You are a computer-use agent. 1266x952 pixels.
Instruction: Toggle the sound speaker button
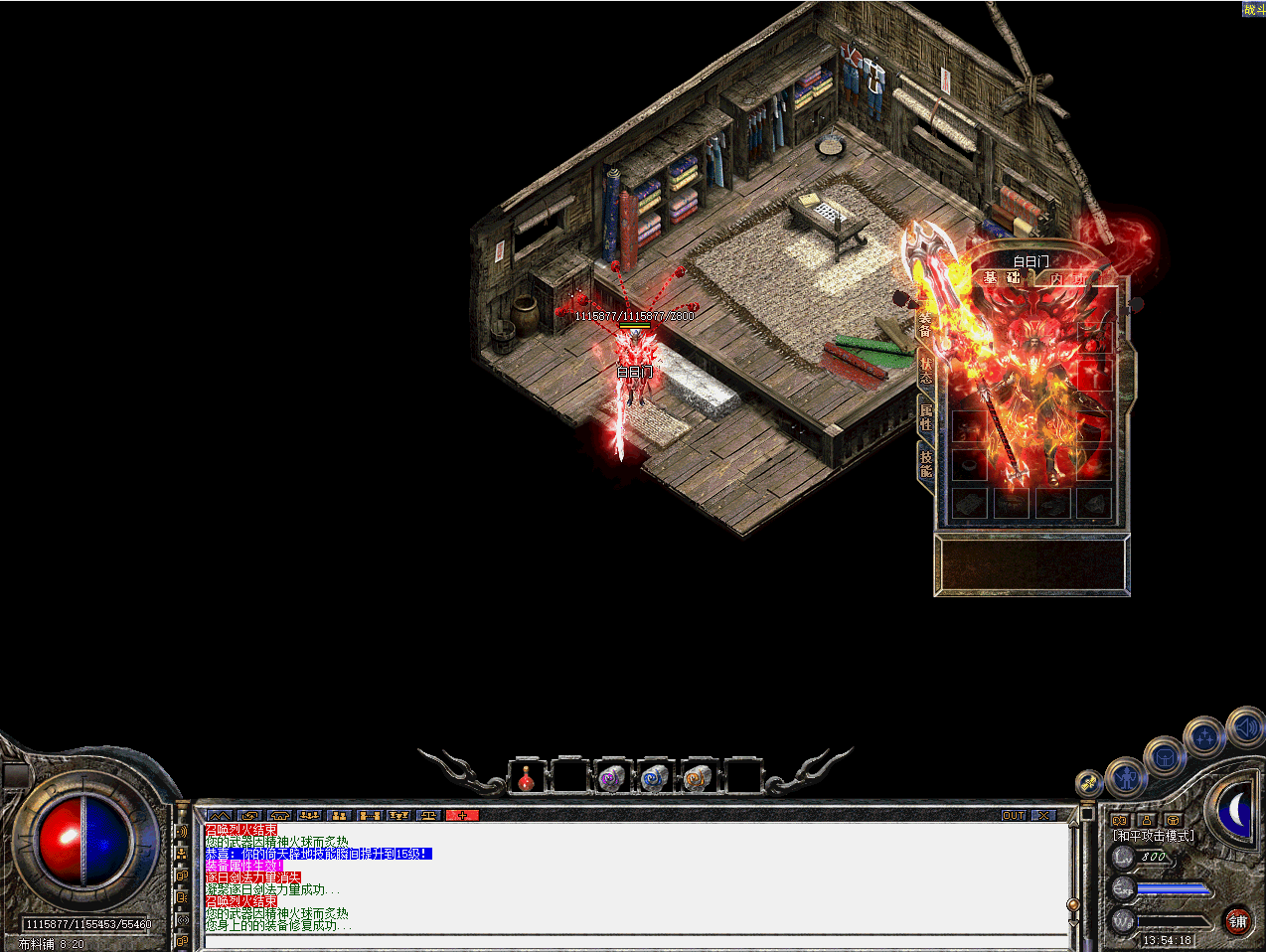[1245, 728]
